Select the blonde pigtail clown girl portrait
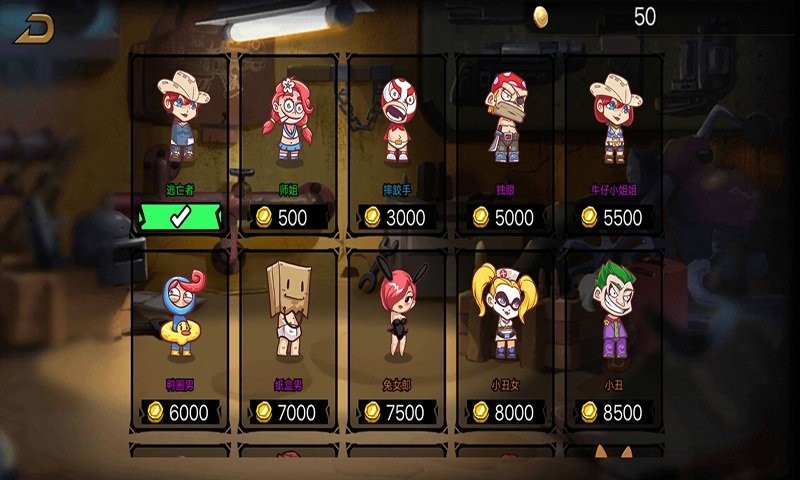This screenshot has height=480, width=800. [x=505, y=312]
